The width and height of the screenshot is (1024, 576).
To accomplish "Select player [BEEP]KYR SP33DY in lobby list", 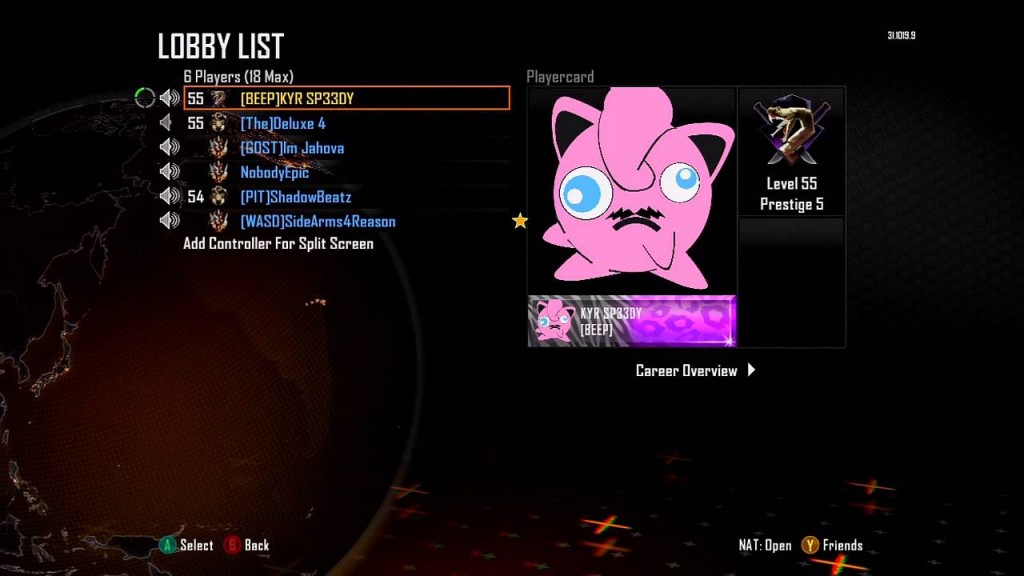I will (x=297, y=99).
